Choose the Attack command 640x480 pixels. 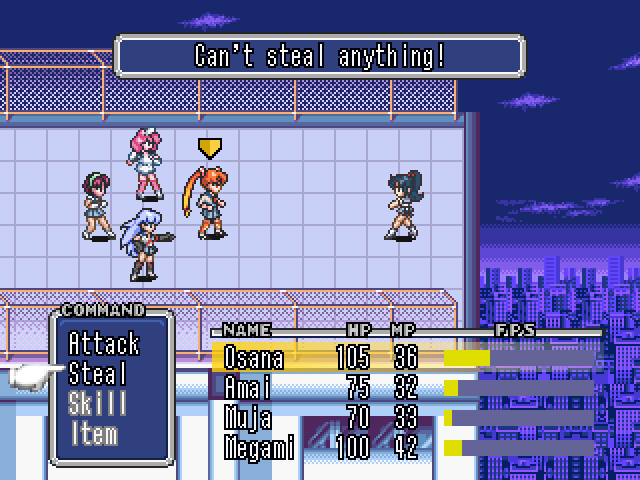point(104,345)
